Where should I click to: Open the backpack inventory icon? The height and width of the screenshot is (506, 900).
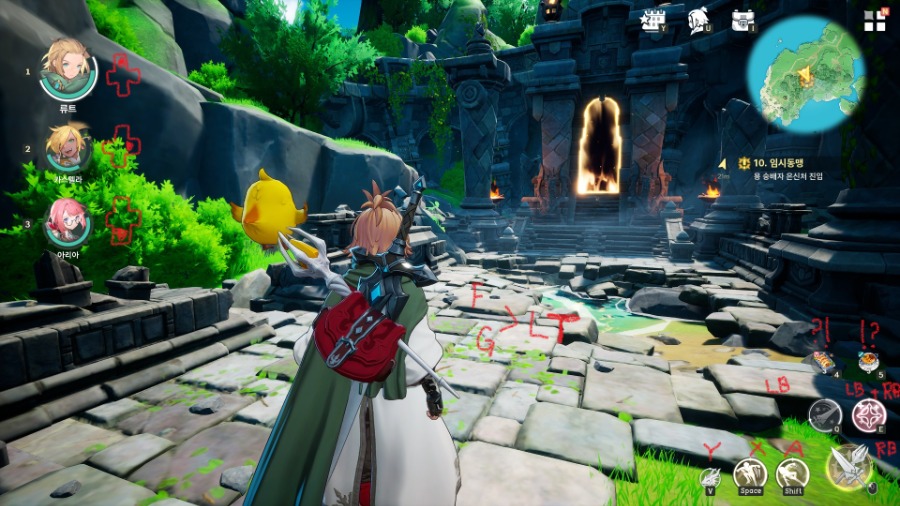point(742,19)
